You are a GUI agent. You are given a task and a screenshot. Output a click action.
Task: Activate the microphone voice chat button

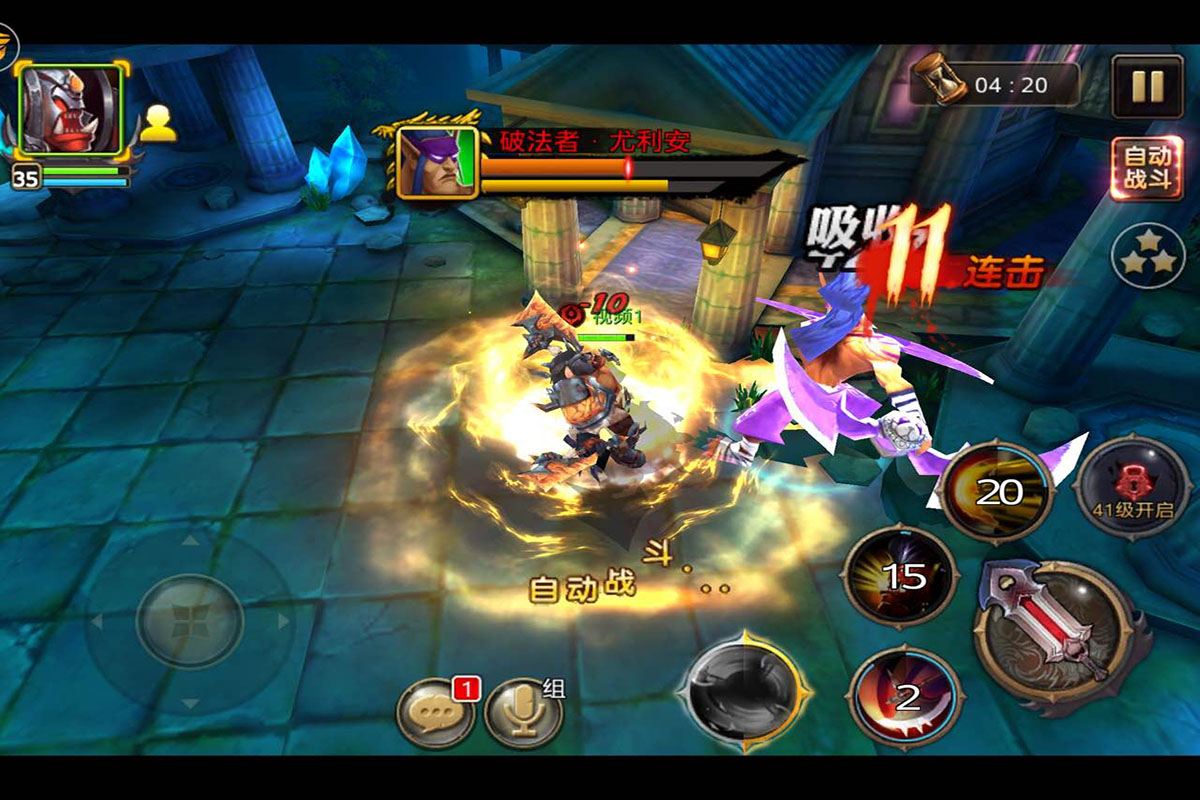click(522, 712)
